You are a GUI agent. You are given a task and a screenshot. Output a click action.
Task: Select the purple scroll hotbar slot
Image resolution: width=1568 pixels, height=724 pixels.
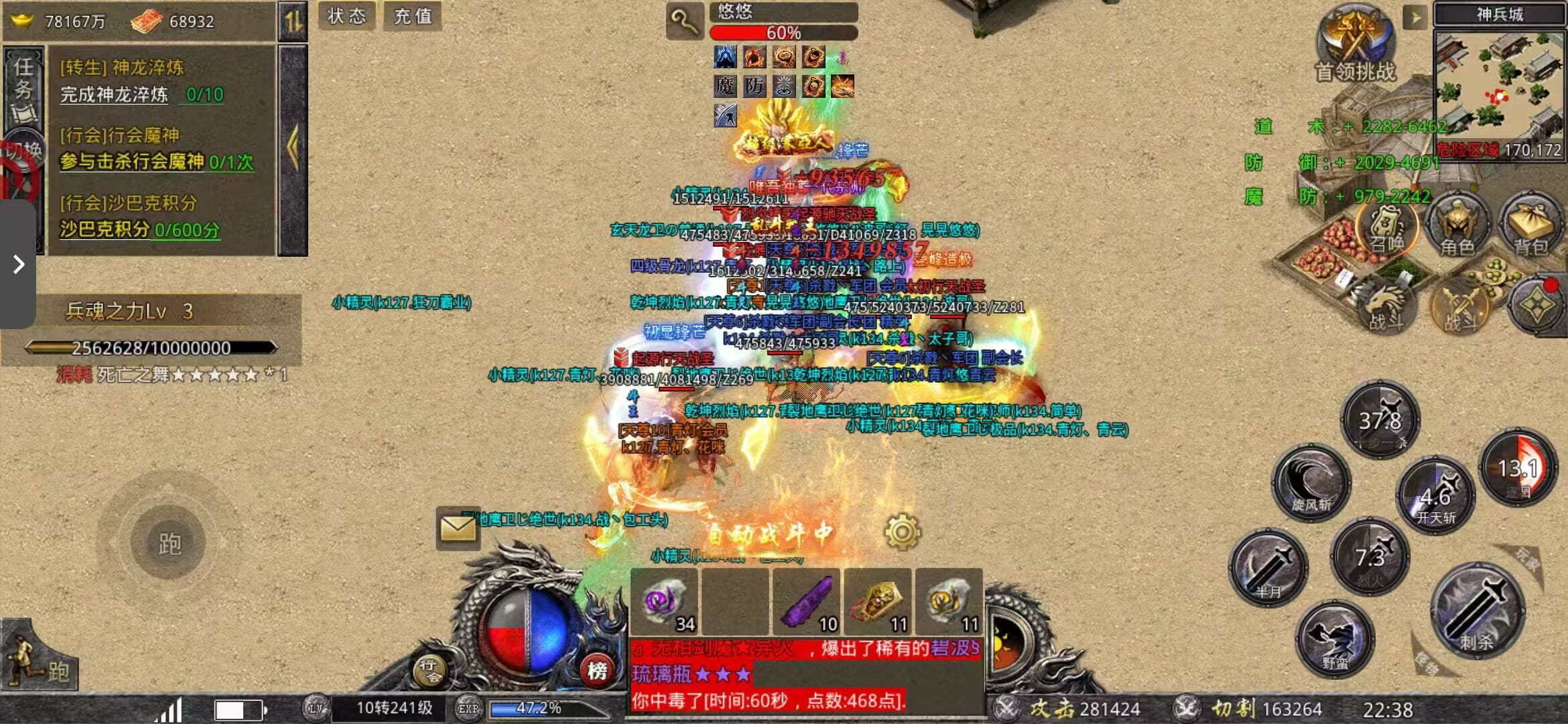807,602
